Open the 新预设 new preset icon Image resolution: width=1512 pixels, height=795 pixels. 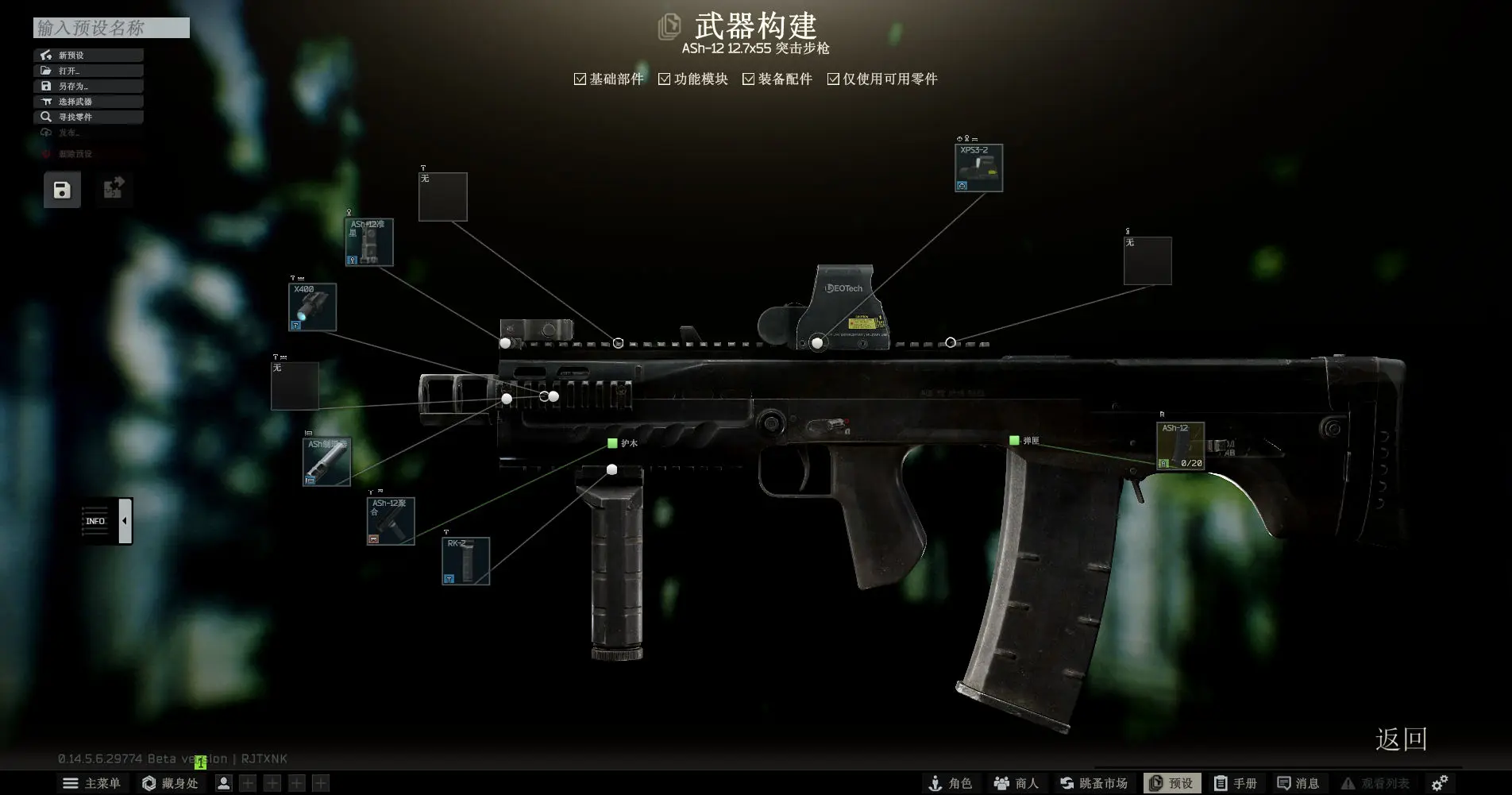pyautogui.click(x=45, y=54)
